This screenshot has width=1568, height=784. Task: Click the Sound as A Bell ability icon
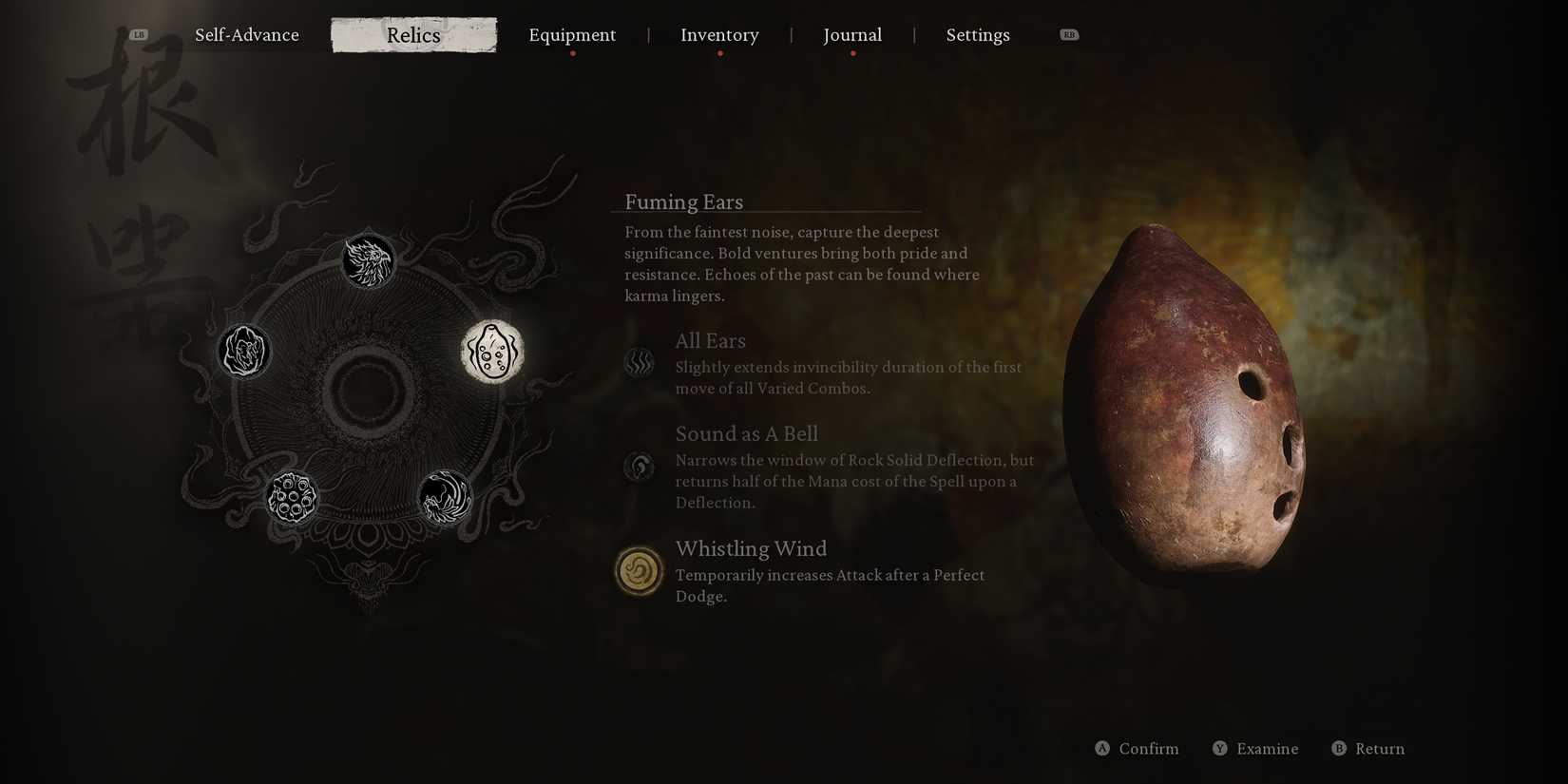(639, 467)
